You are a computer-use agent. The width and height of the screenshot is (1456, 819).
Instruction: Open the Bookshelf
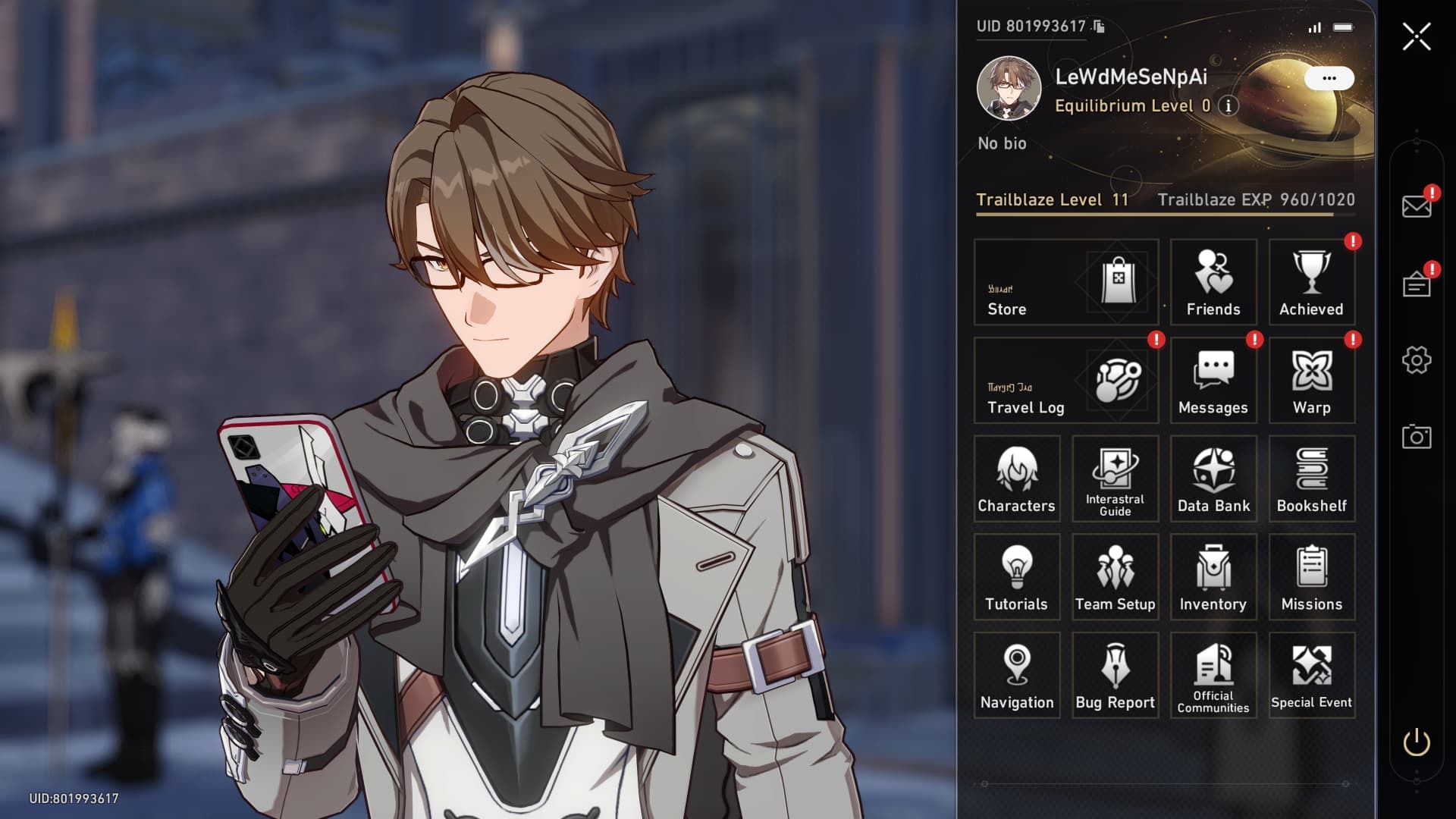click(x=1311, y=479)
